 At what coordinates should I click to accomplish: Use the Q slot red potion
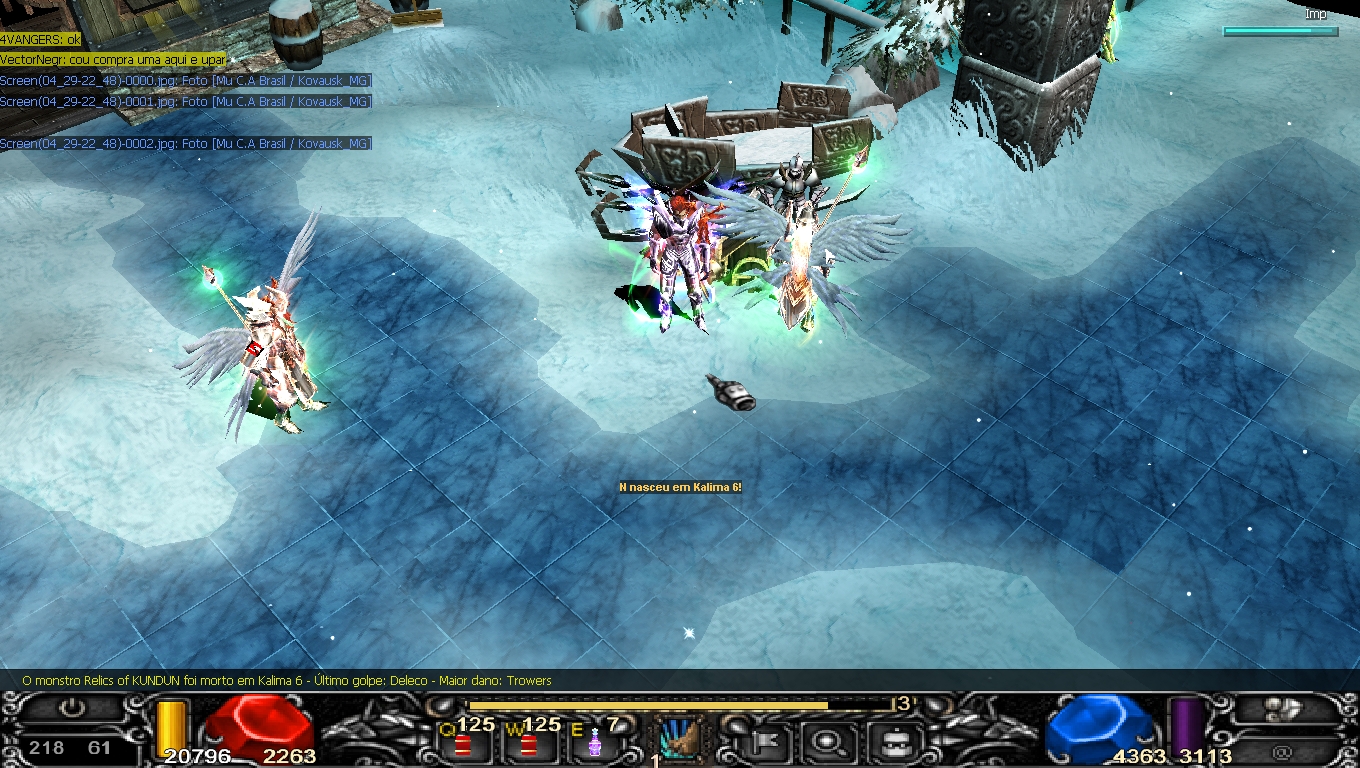coord(463,745)
